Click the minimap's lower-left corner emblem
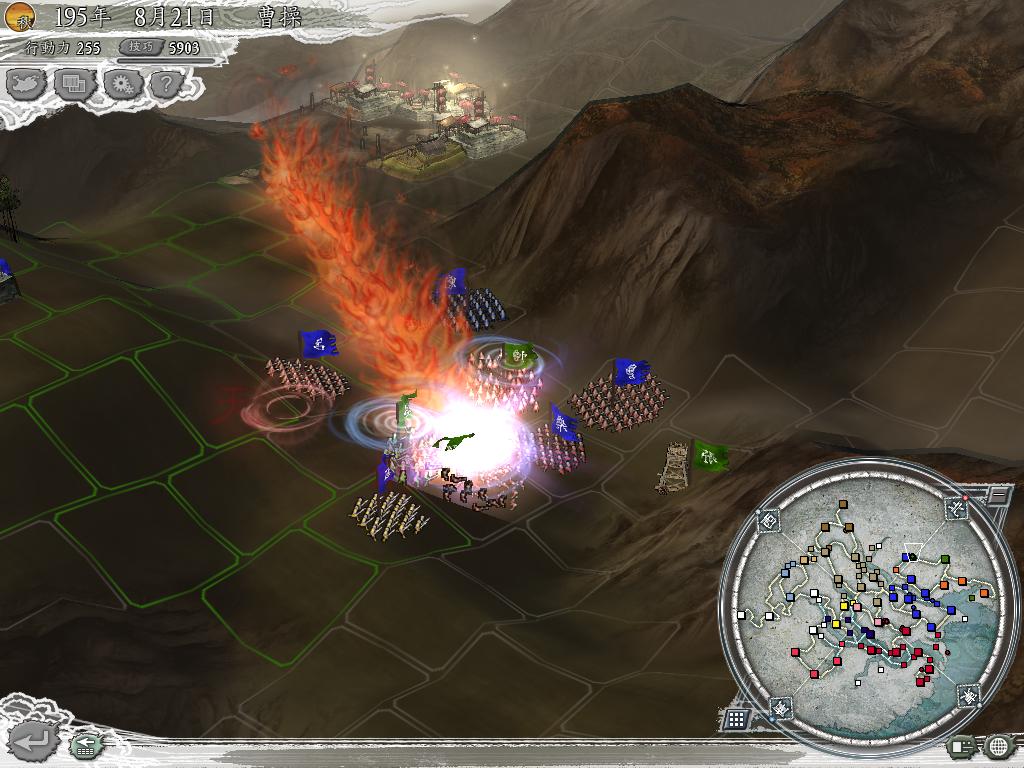 (780, 708)
